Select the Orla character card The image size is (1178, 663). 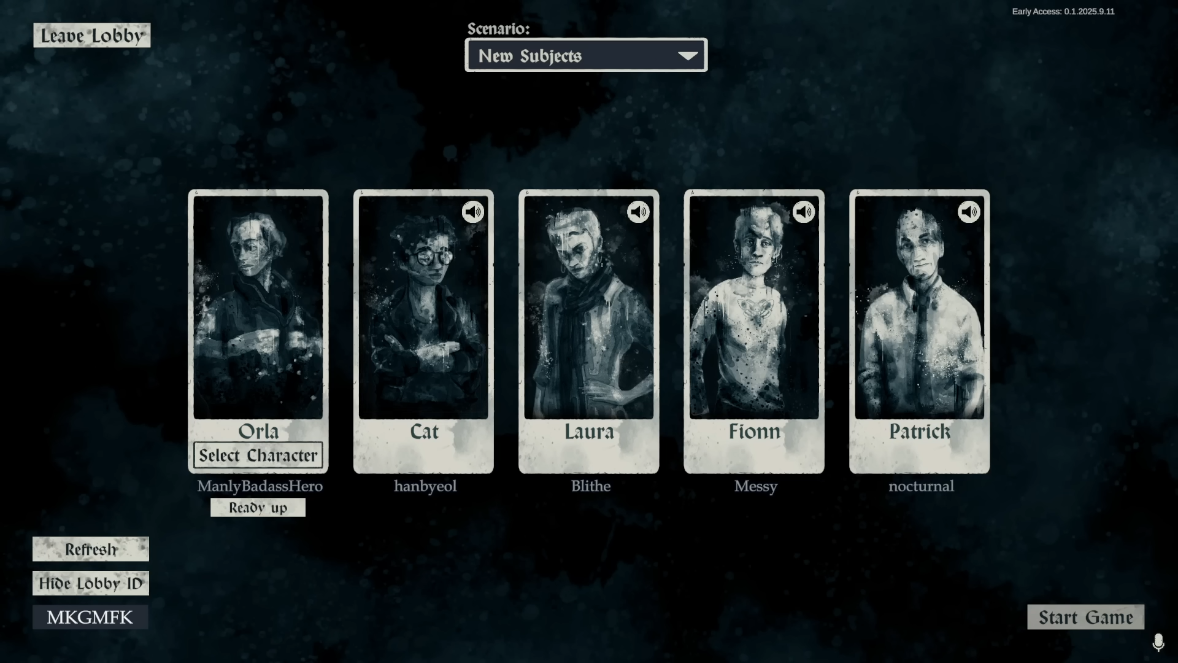[x=258, y=310]
